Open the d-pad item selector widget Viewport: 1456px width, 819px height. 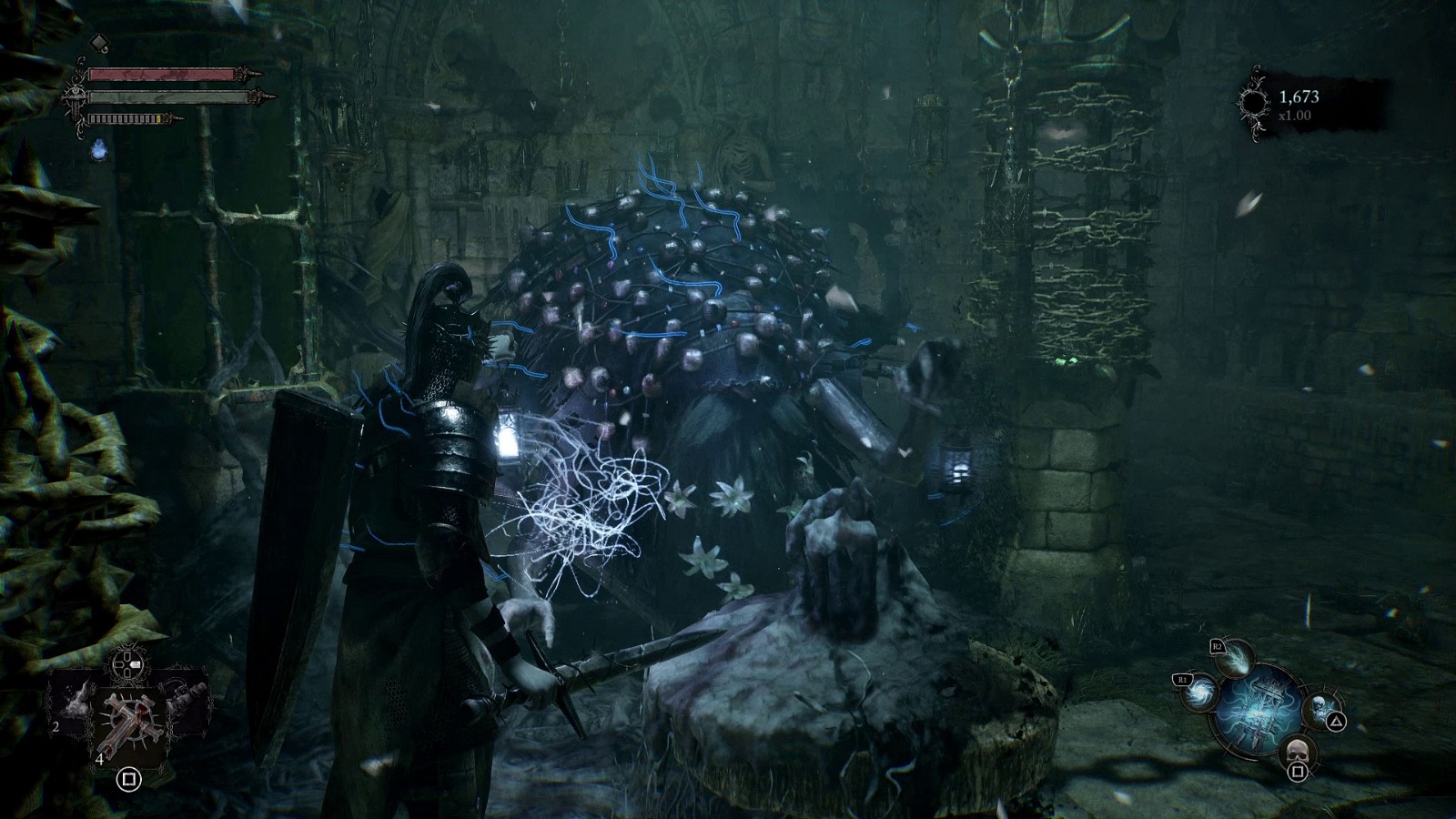(126, 664)
